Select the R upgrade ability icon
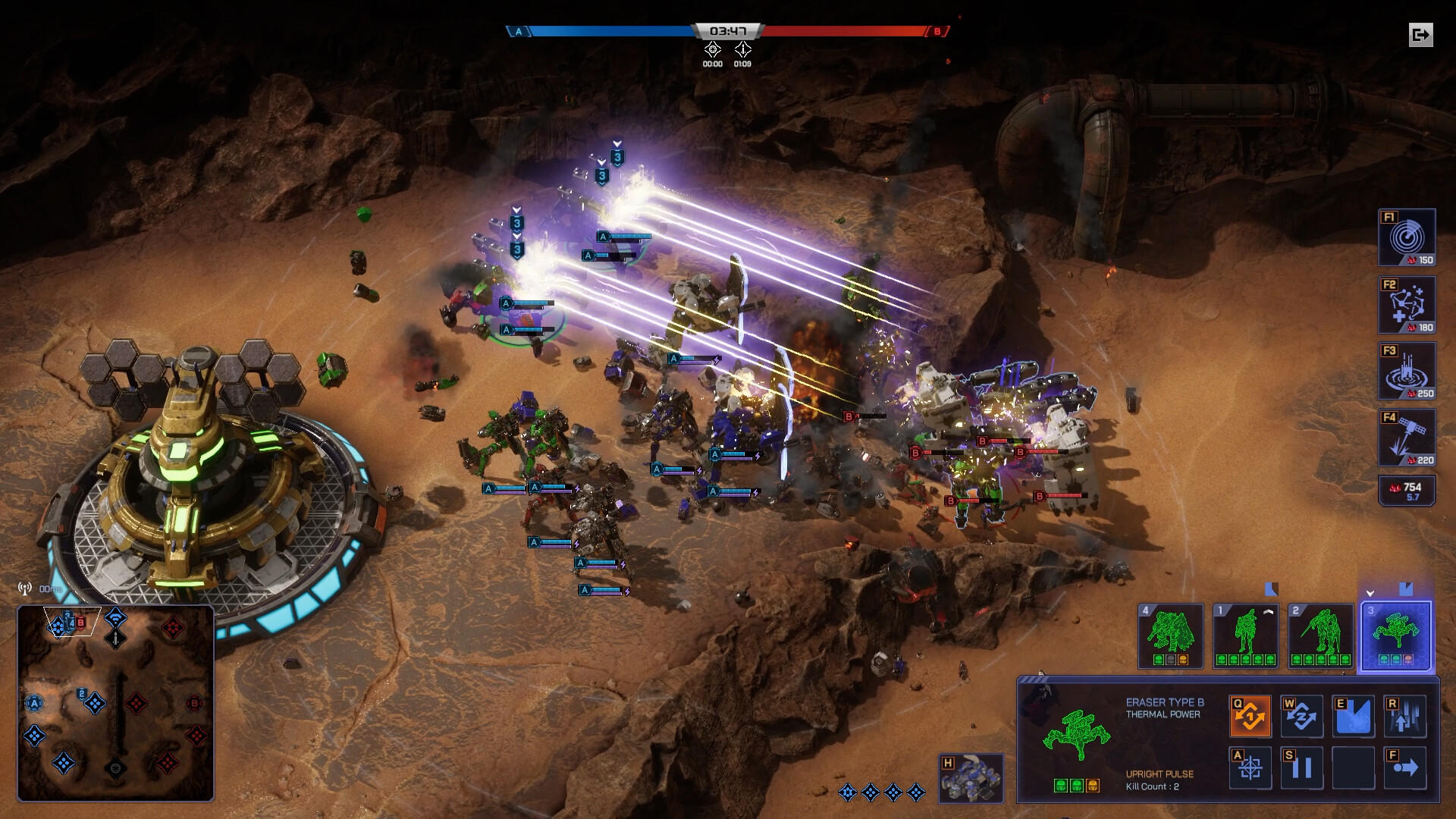The width and height of the screenshot is (1456, 819). (x=1406, y=715)
